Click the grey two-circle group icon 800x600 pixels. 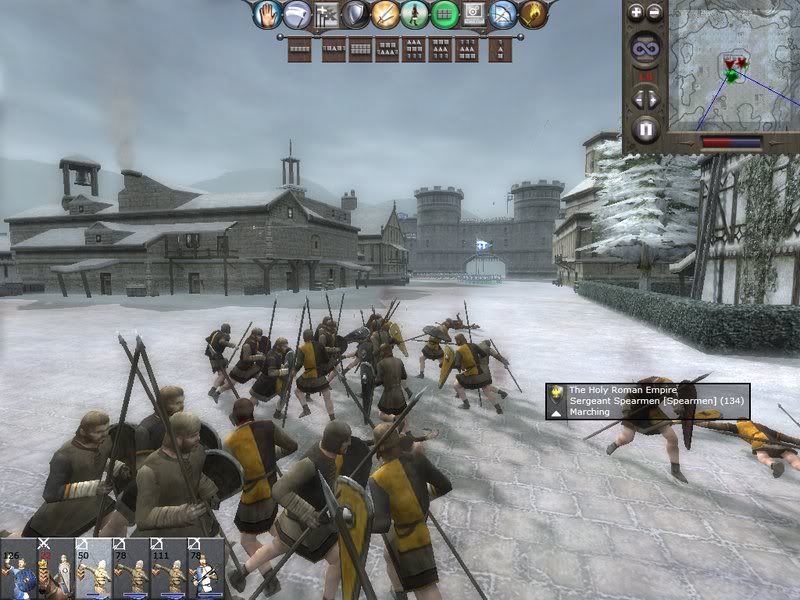(x=474, y=14)
